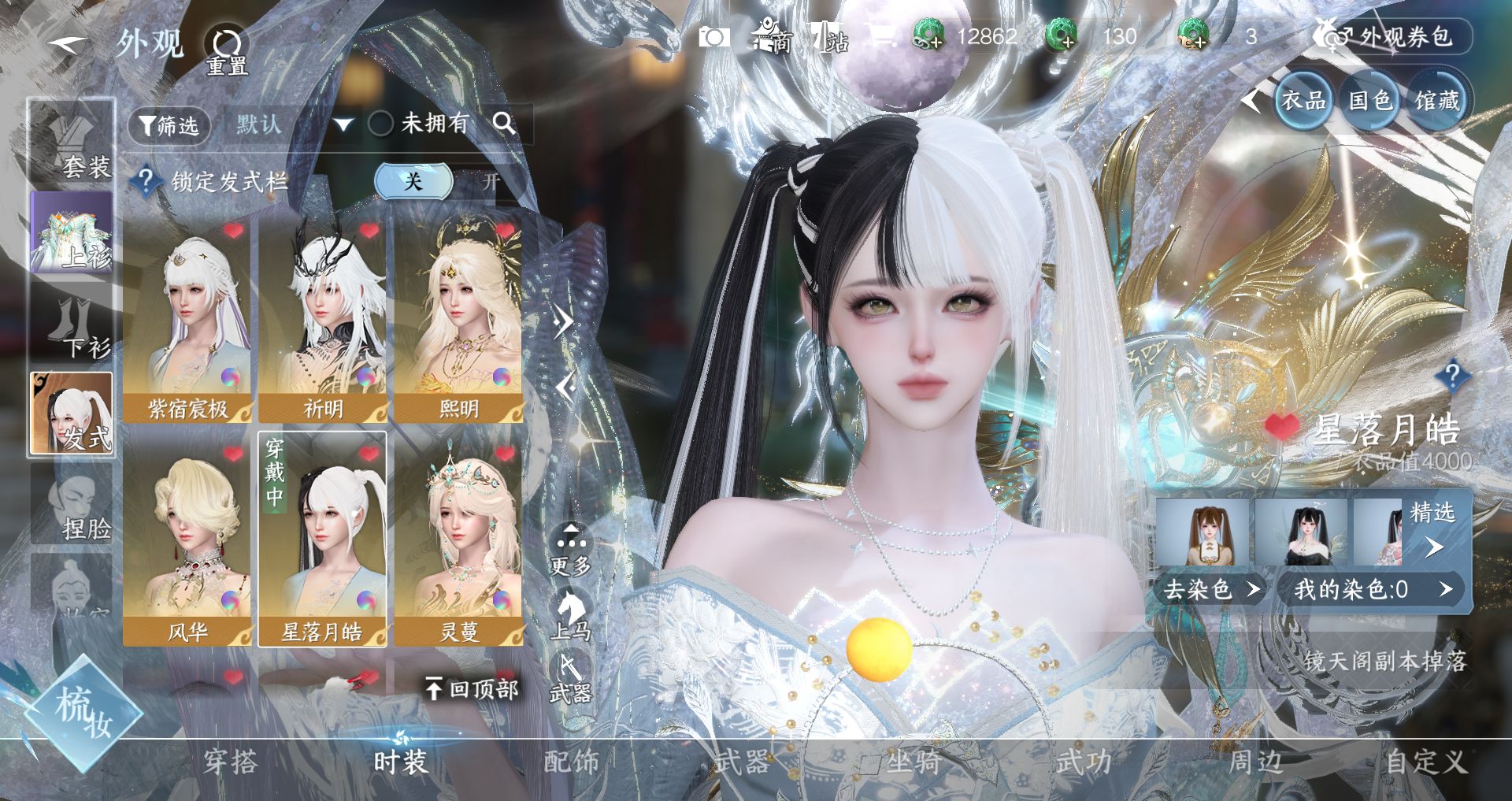Open the 外观券包 coupon pack

(x=1391, y=37)
